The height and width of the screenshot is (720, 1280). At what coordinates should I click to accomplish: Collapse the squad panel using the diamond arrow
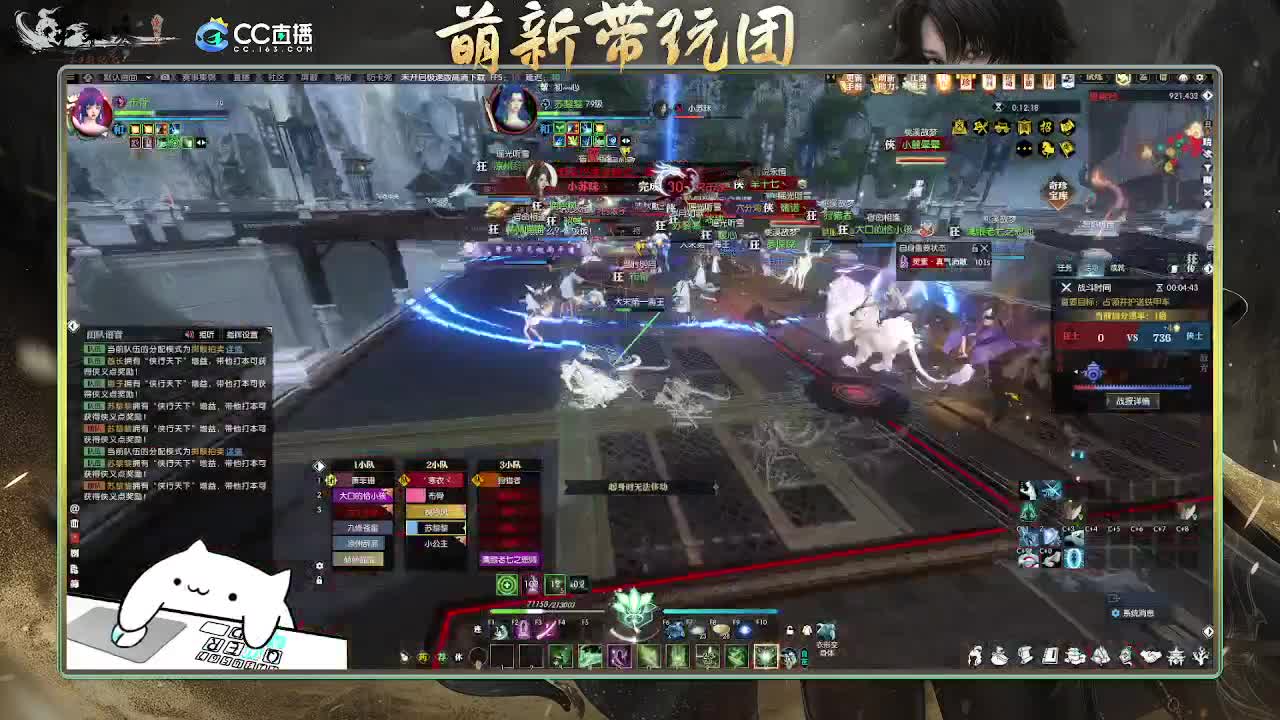click(317, 464)
